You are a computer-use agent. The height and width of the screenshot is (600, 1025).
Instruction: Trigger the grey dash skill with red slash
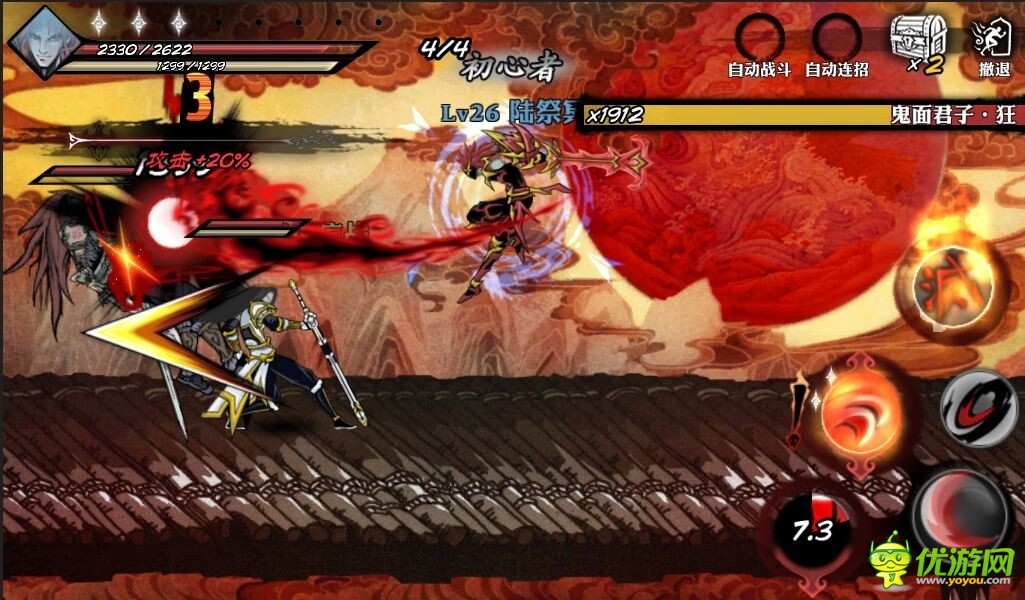(980, 407)
